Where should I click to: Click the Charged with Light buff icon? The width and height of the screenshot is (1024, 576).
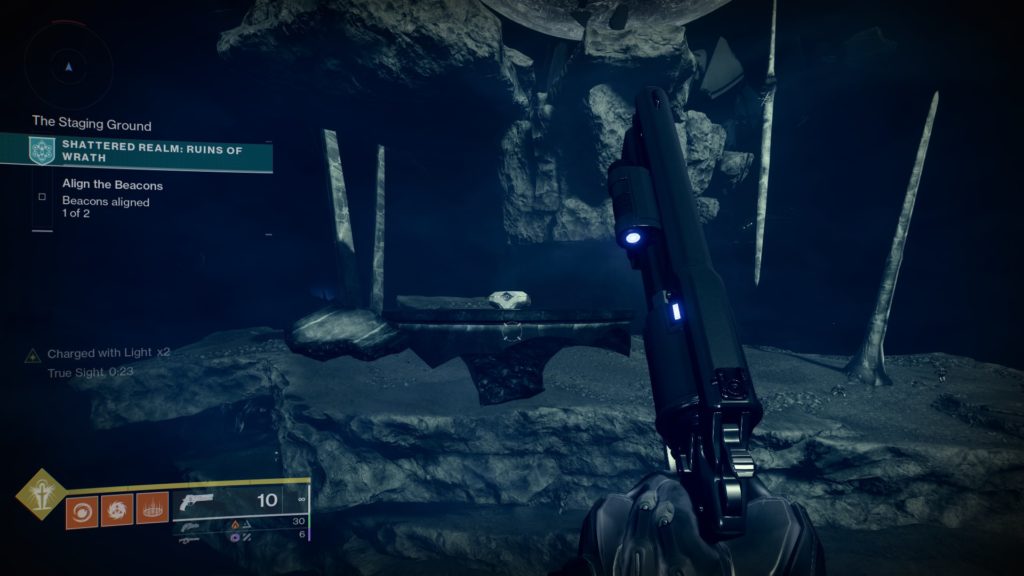[x=33, y=354]
